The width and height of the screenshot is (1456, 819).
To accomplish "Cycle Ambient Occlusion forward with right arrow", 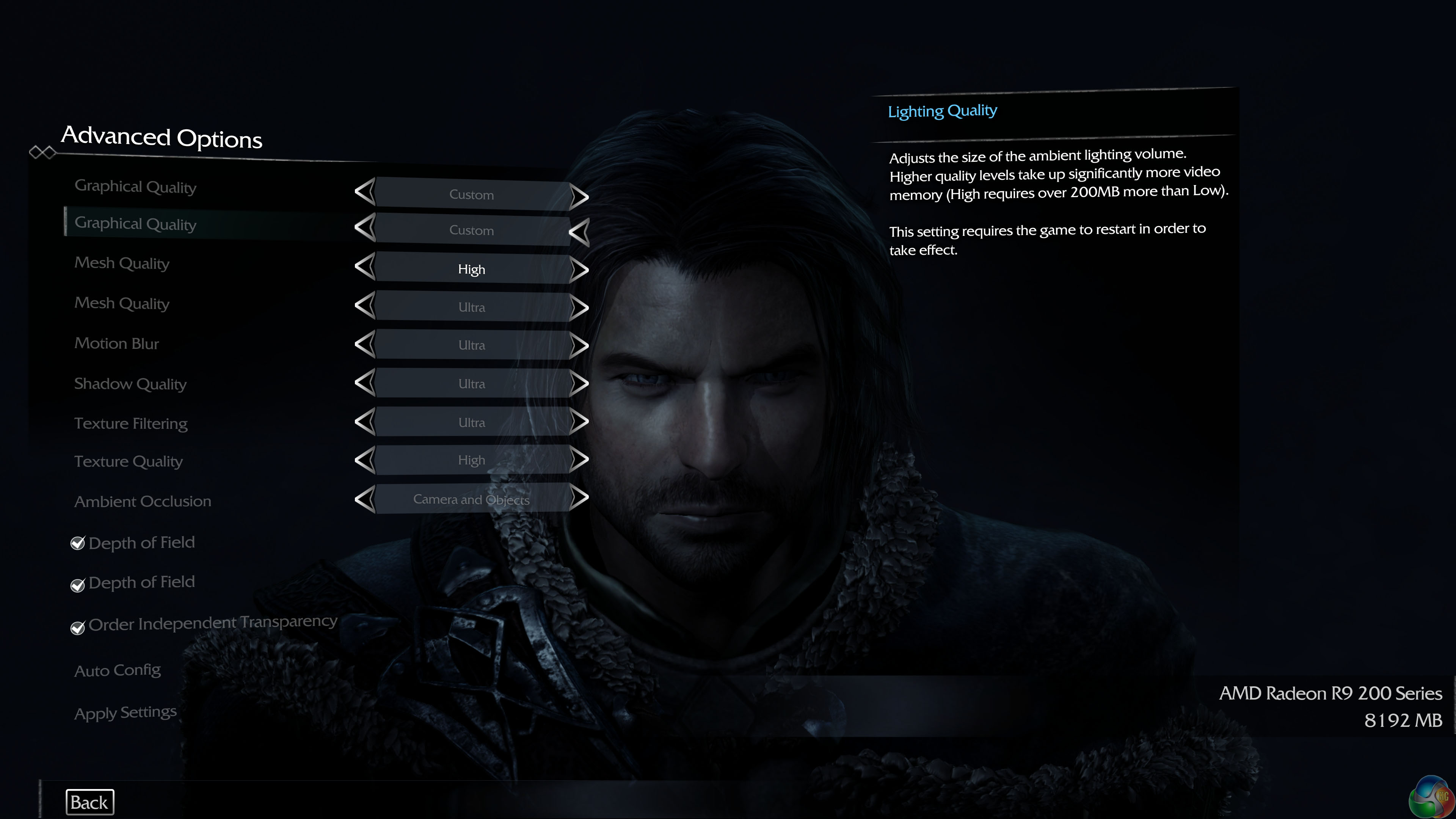I will (x=579, y=499).
